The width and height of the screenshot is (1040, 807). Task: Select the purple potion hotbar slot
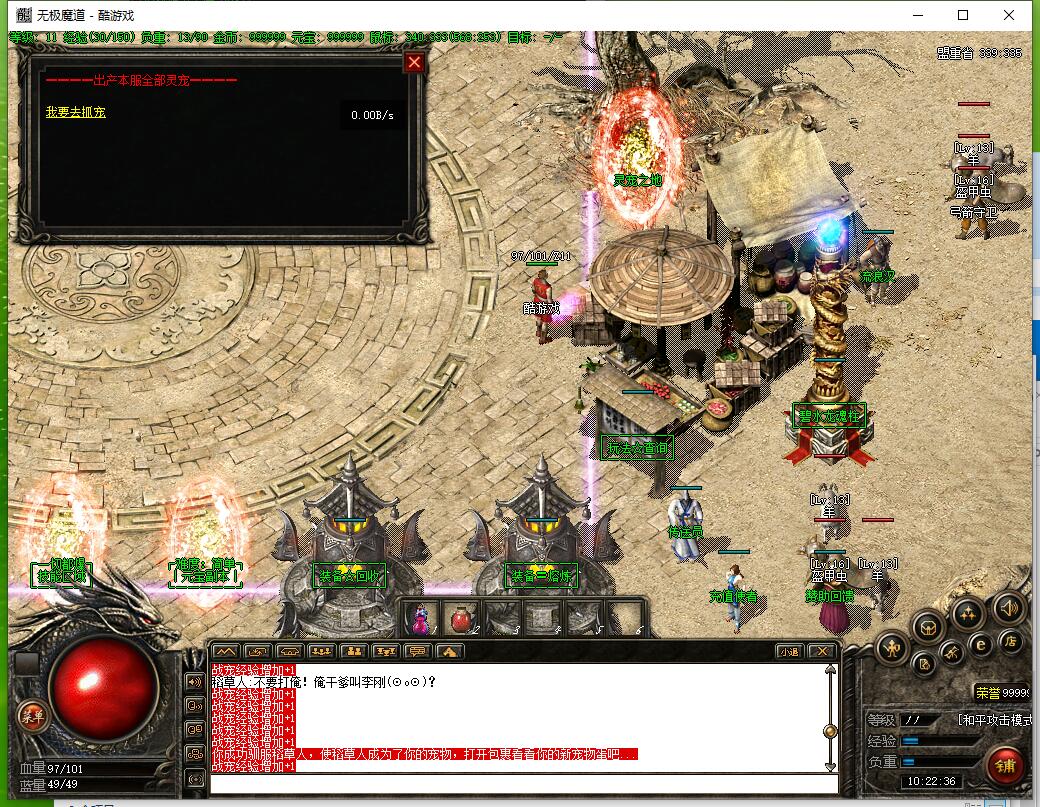coord(418,619)
